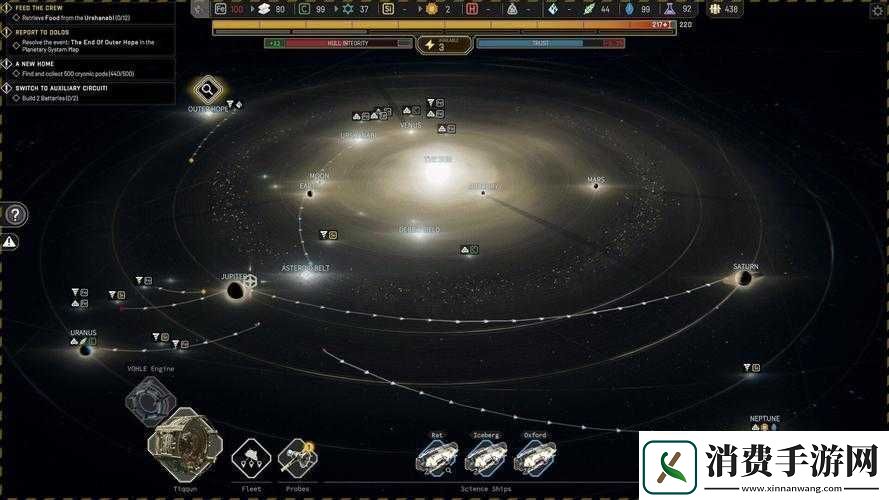This screenshot has width=889, height=500.
Task: Open the question mark help button
Action: click(16, 214)
